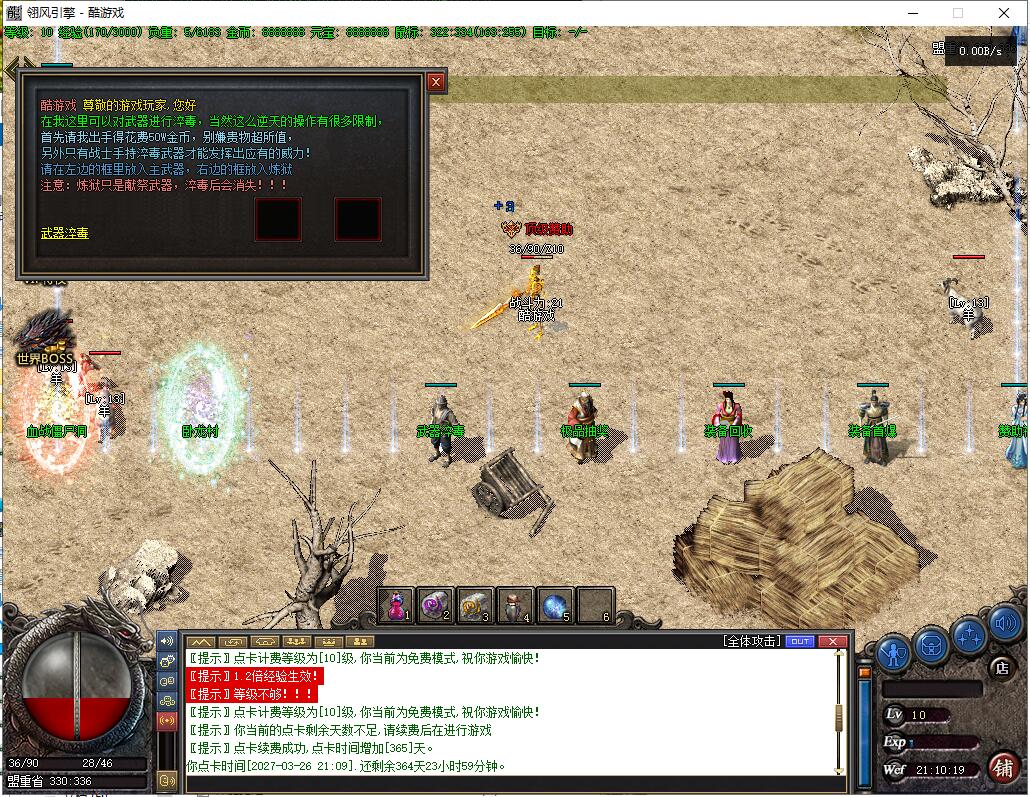
Task: Use the item in hotbar slot 4
Action: pos(515,605)
